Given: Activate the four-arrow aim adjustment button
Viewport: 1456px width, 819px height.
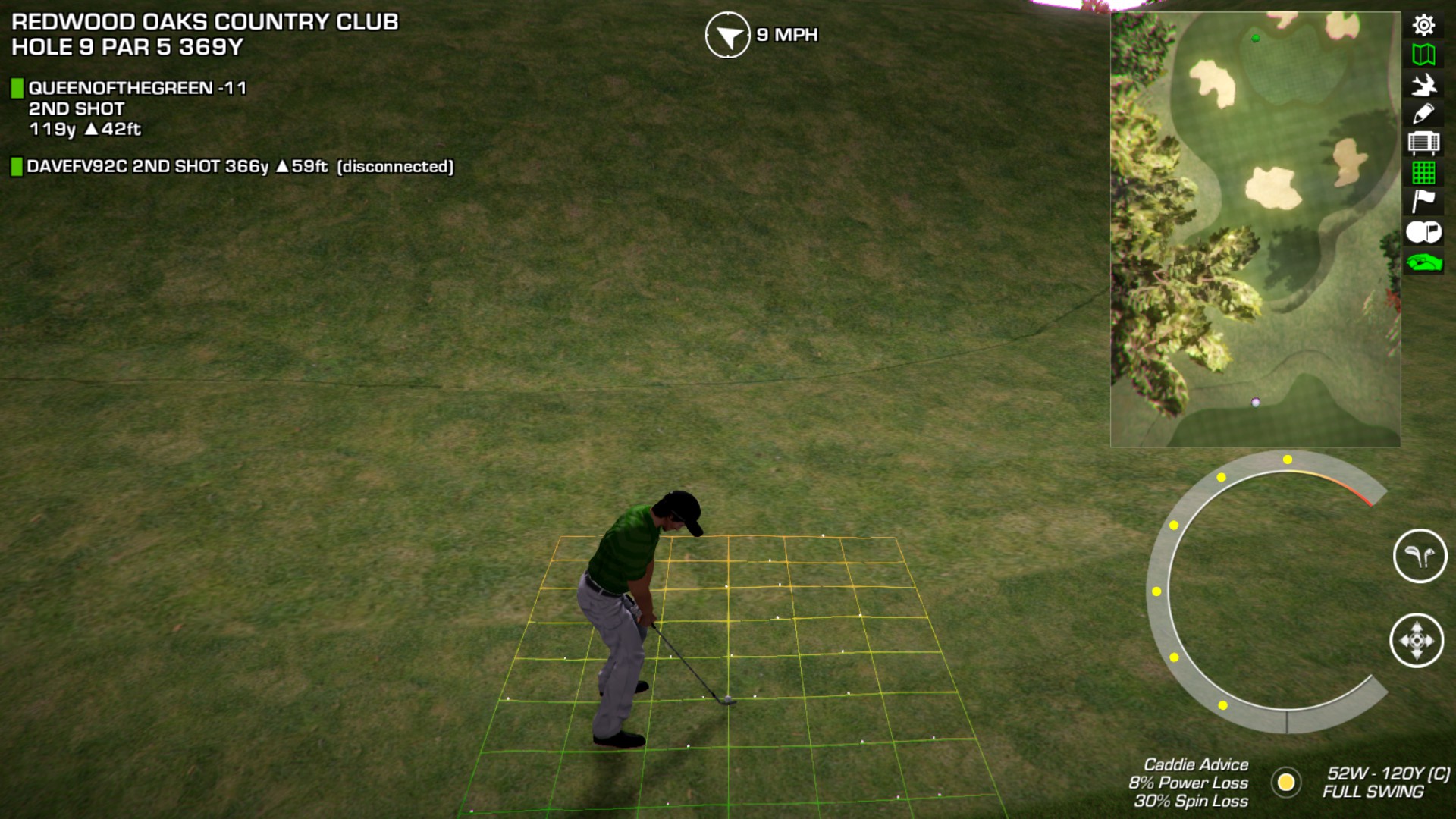Looking at the screenshot, I should point(1417,641).
